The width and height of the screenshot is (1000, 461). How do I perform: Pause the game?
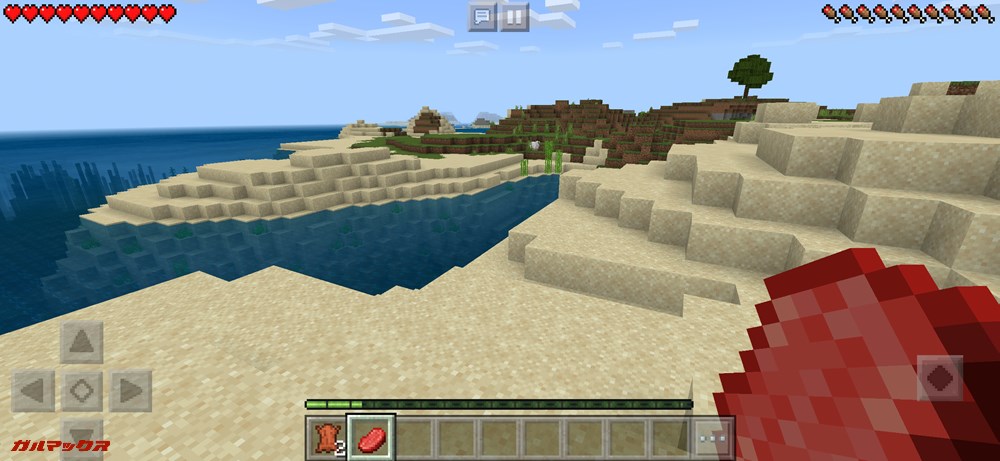tap(514, 17)
